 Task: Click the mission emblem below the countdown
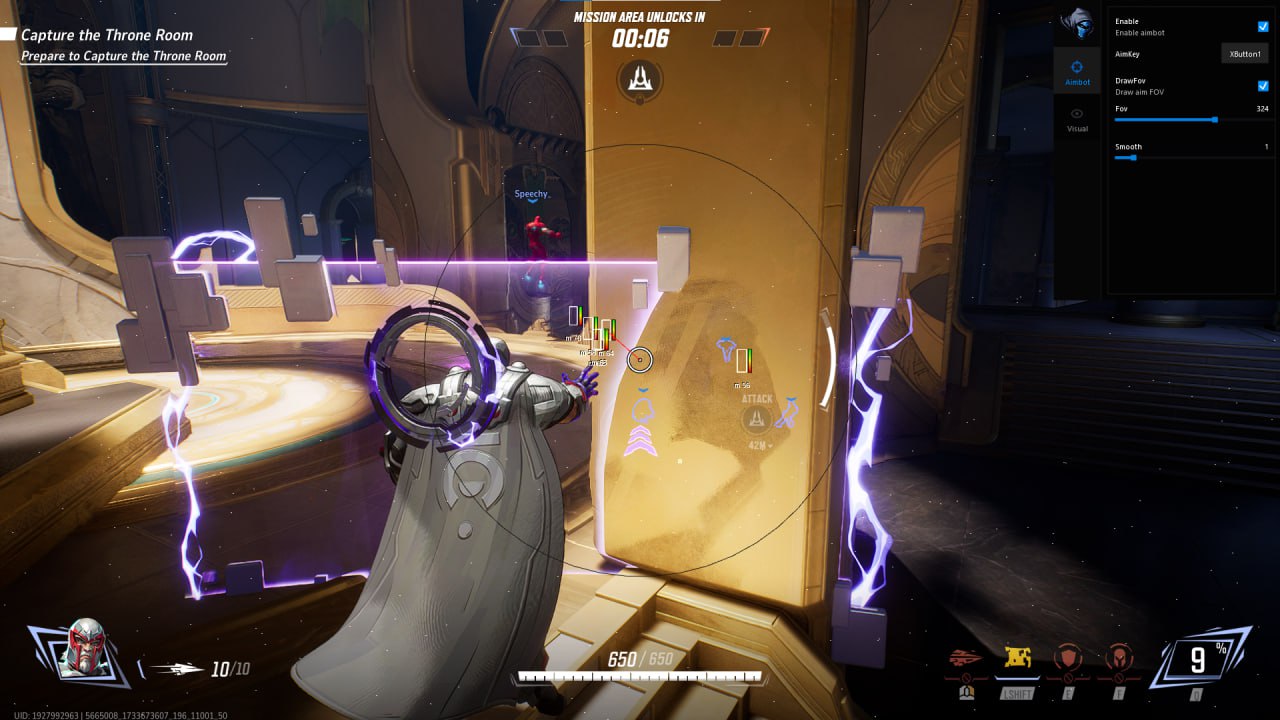tap(639, 80)
